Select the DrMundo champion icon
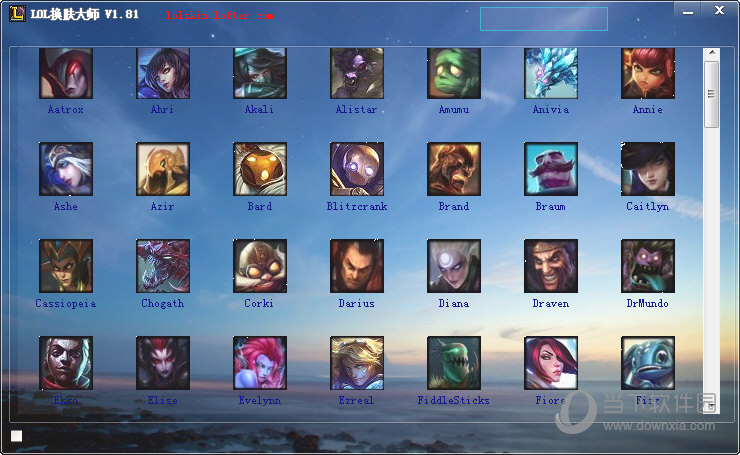This screenshot has height=455, width=740. click(x=648, y=265)
